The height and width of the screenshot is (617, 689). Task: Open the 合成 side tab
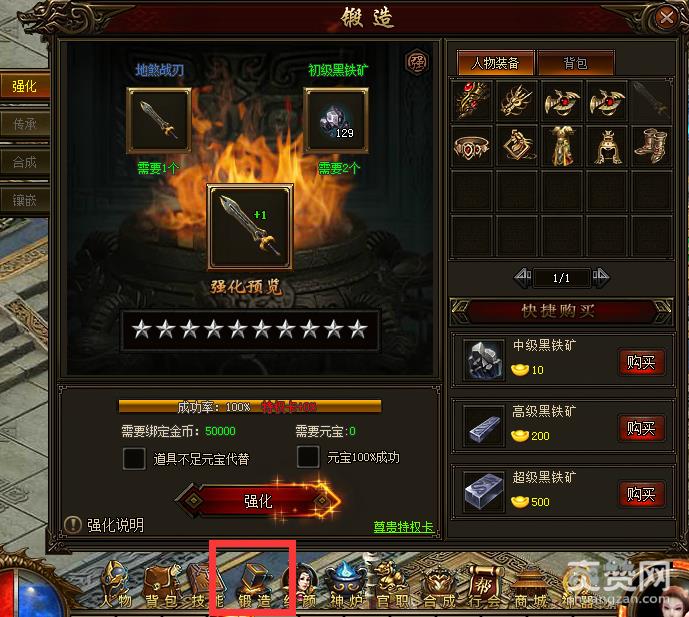[x=24, y=162]
